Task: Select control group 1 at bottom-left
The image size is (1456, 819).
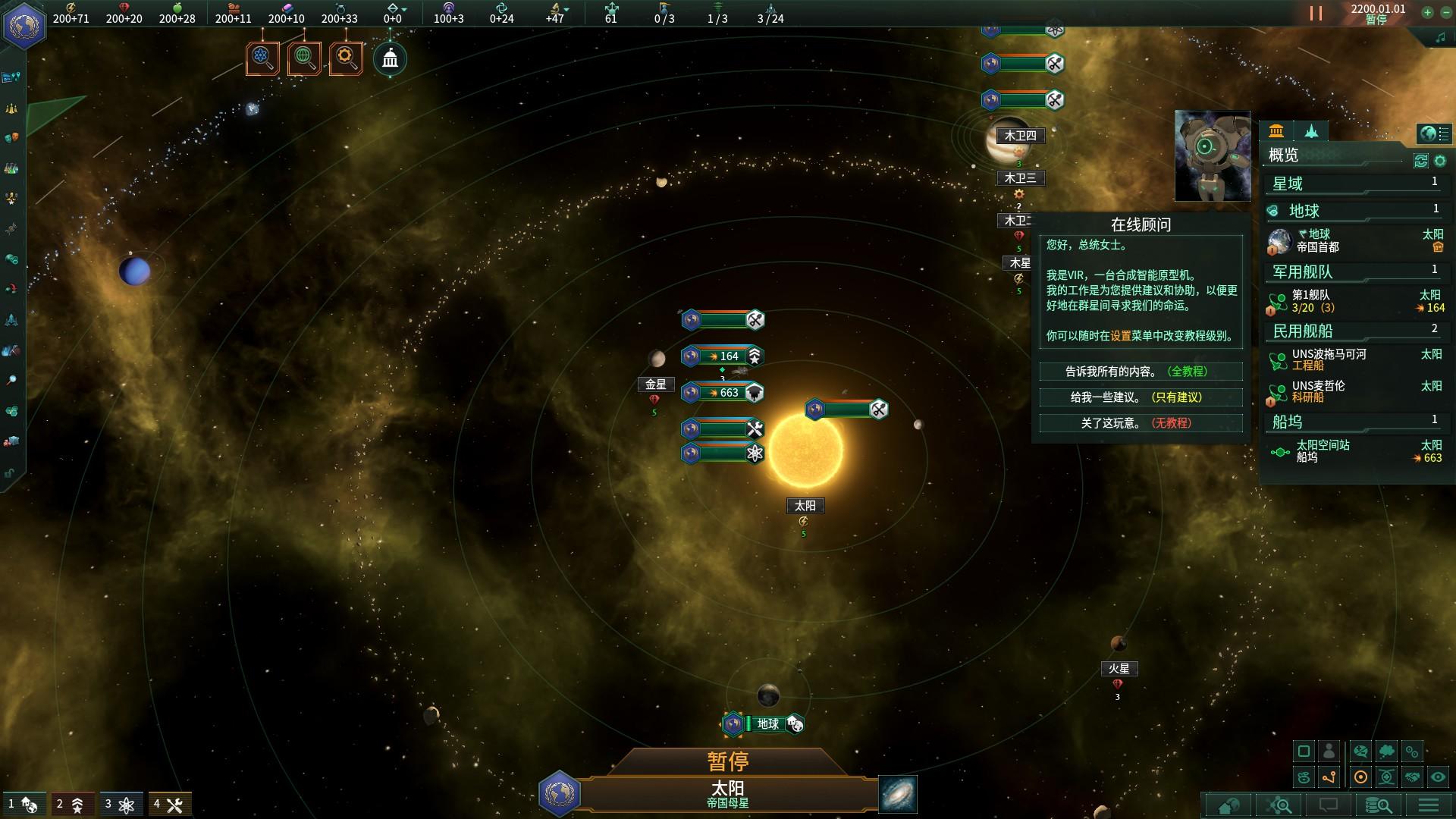Action: click(23, 804)
